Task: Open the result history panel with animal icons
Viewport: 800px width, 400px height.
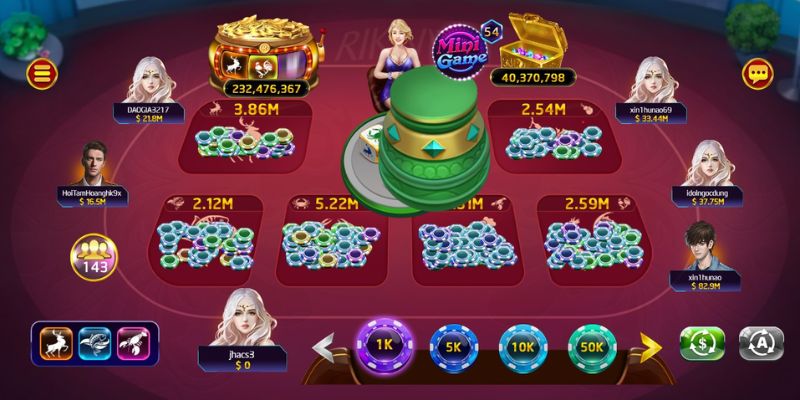Action: pos(95,342)
